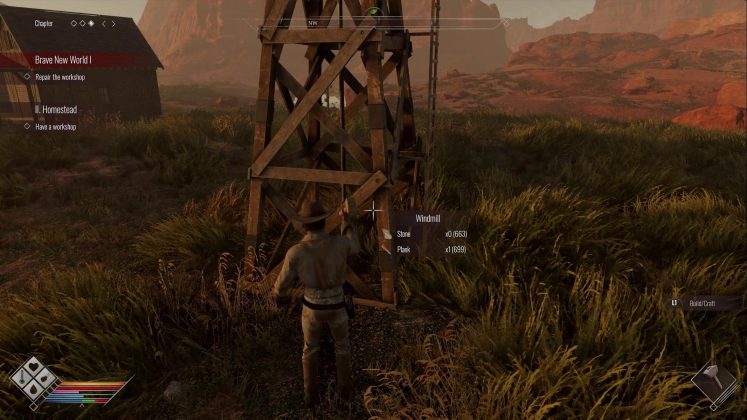
Task: Go to the next chapter arrow
Action: (114, 23)
